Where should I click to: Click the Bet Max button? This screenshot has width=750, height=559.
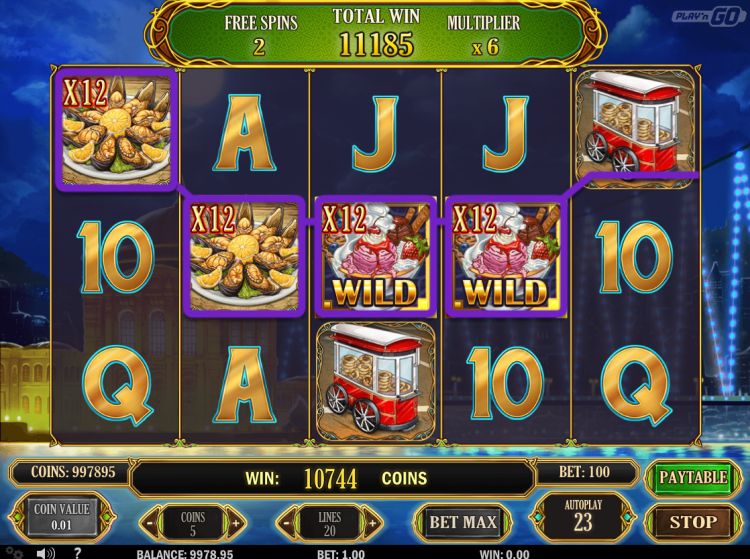point(463,521)
